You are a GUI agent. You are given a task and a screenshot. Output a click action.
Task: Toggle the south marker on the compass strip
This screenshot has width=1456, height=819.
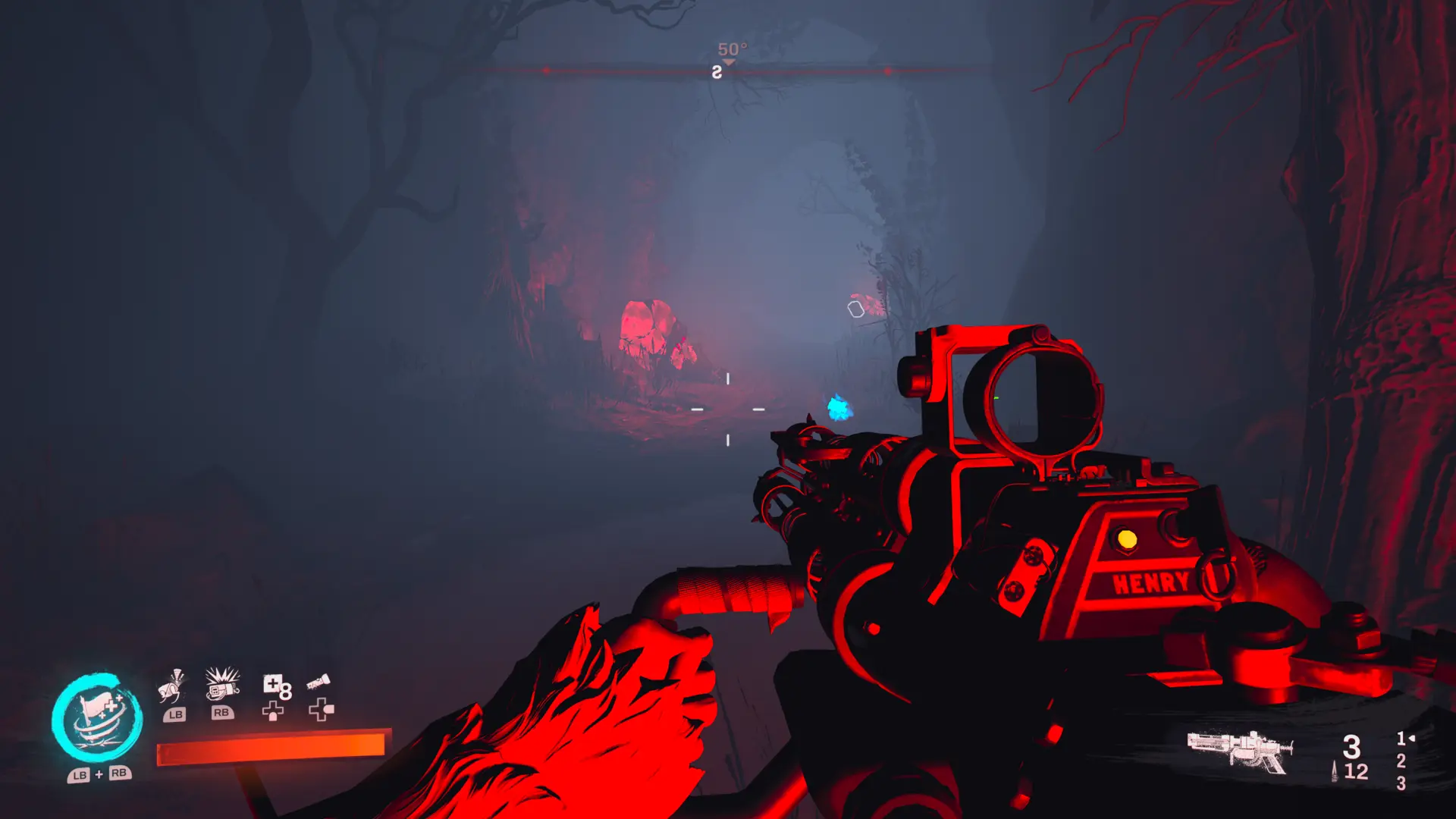coord(716,74)
